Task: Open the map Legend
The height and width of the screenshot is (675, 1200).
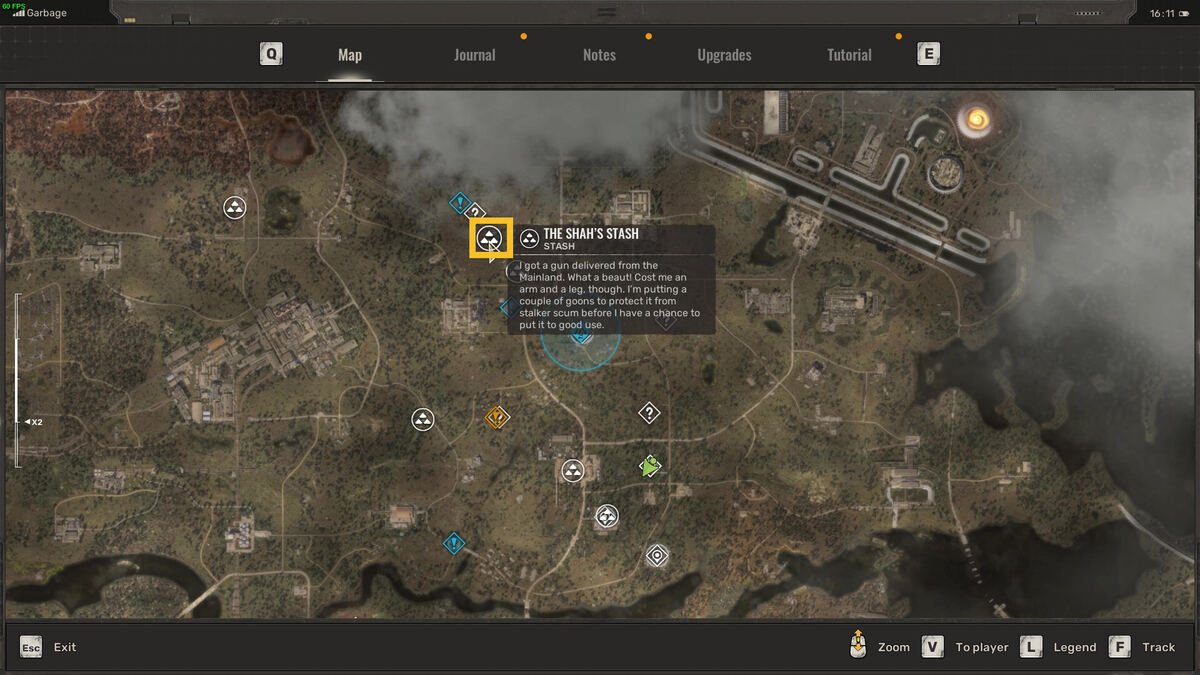Action: click(x=1059, y=647)
